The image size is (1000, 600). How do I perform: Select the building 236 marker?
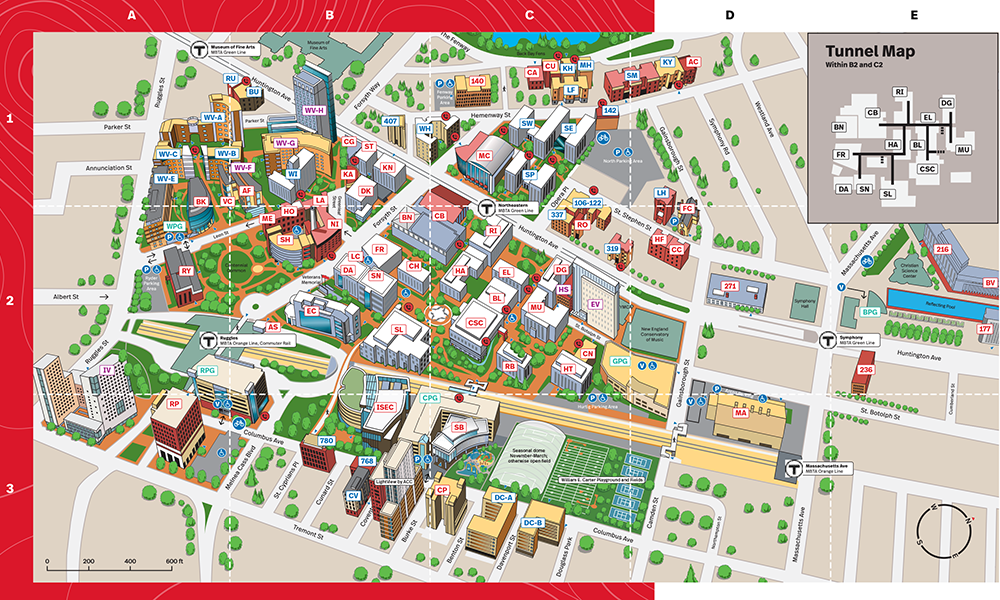coord(866,370)
